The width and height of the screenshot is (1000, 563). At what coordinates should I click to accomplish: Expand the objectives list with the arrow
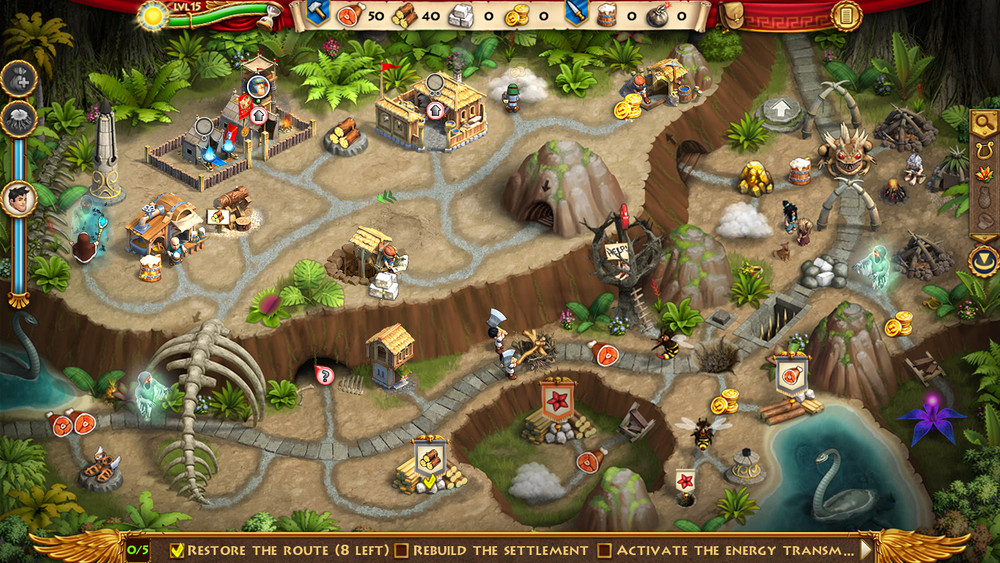(866, 550)
